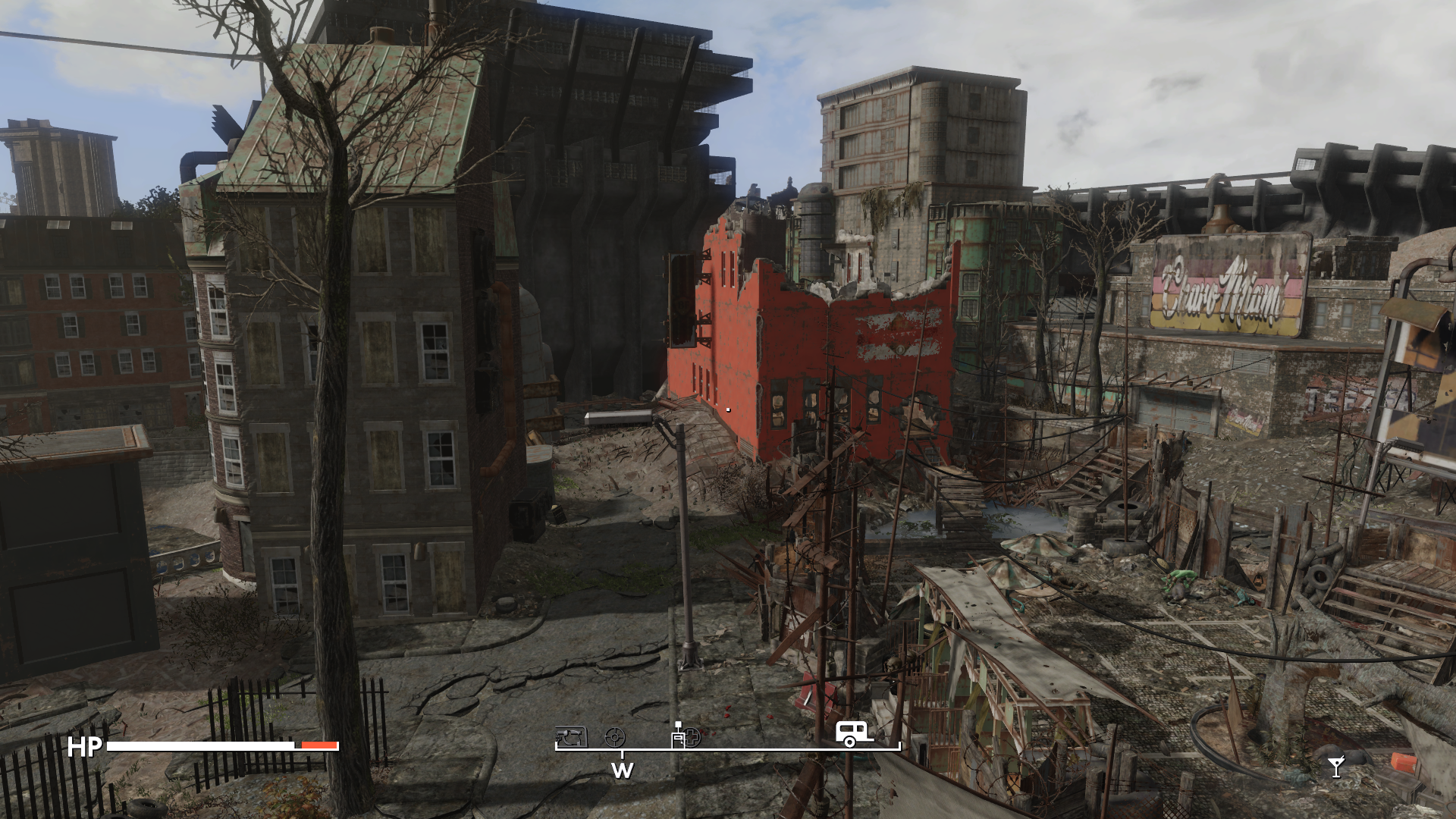Click the faded factory marker on compass
The height and width of the screenshot is (819, 1456).
pyautogui.click(x=571, y=737)
